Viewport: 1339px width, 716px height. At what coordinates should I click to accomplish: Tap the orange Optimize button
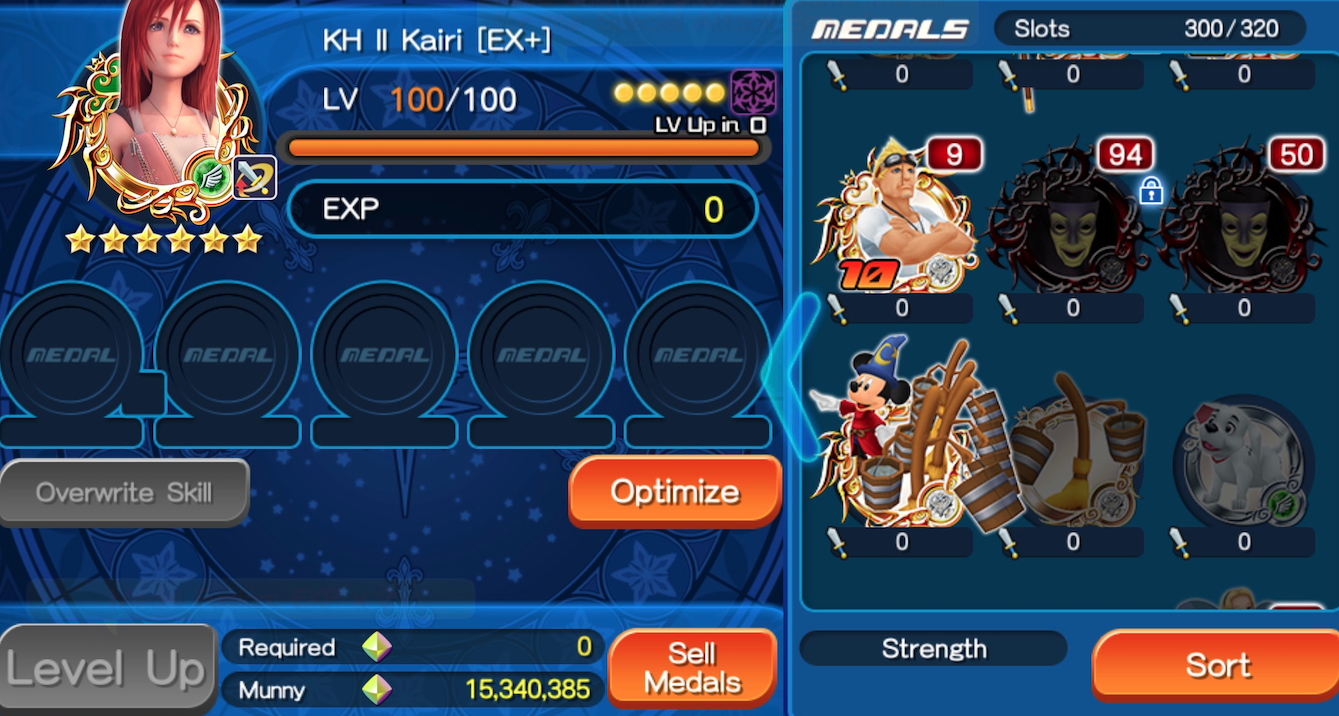(675, 492)
